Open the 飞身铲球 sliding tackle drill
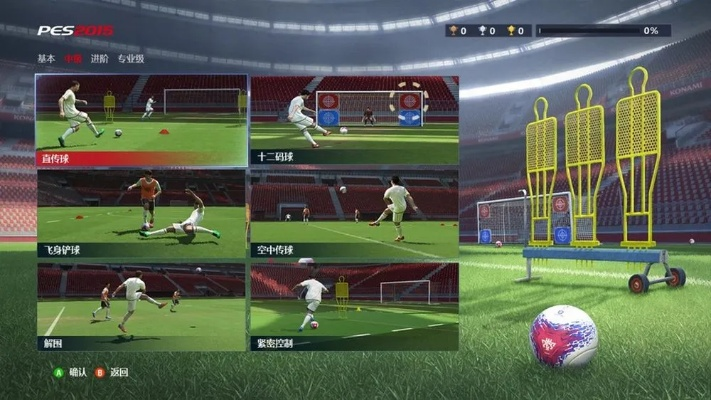 [x=141, y=214]
